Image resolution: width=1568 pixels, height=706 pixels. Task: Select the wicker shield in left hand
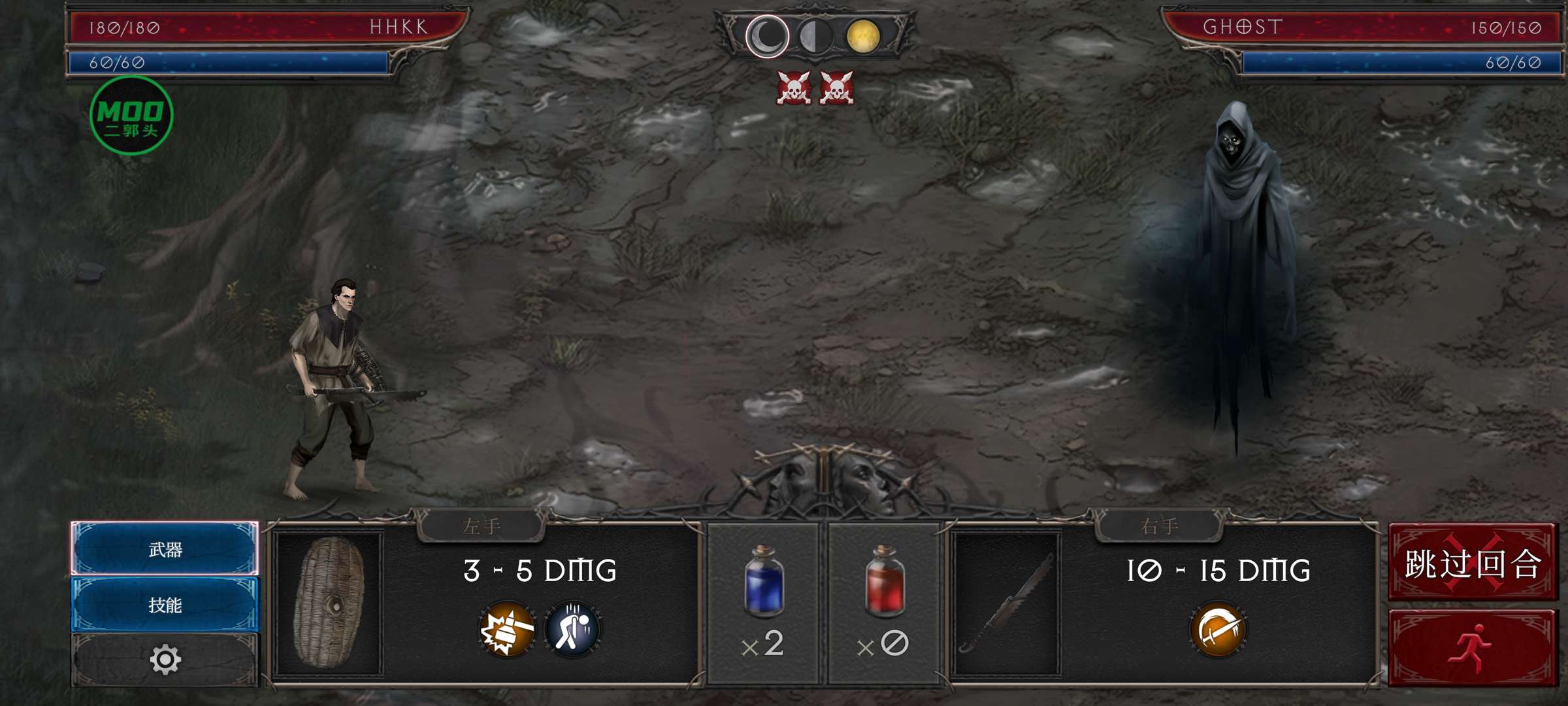[329, 603]
